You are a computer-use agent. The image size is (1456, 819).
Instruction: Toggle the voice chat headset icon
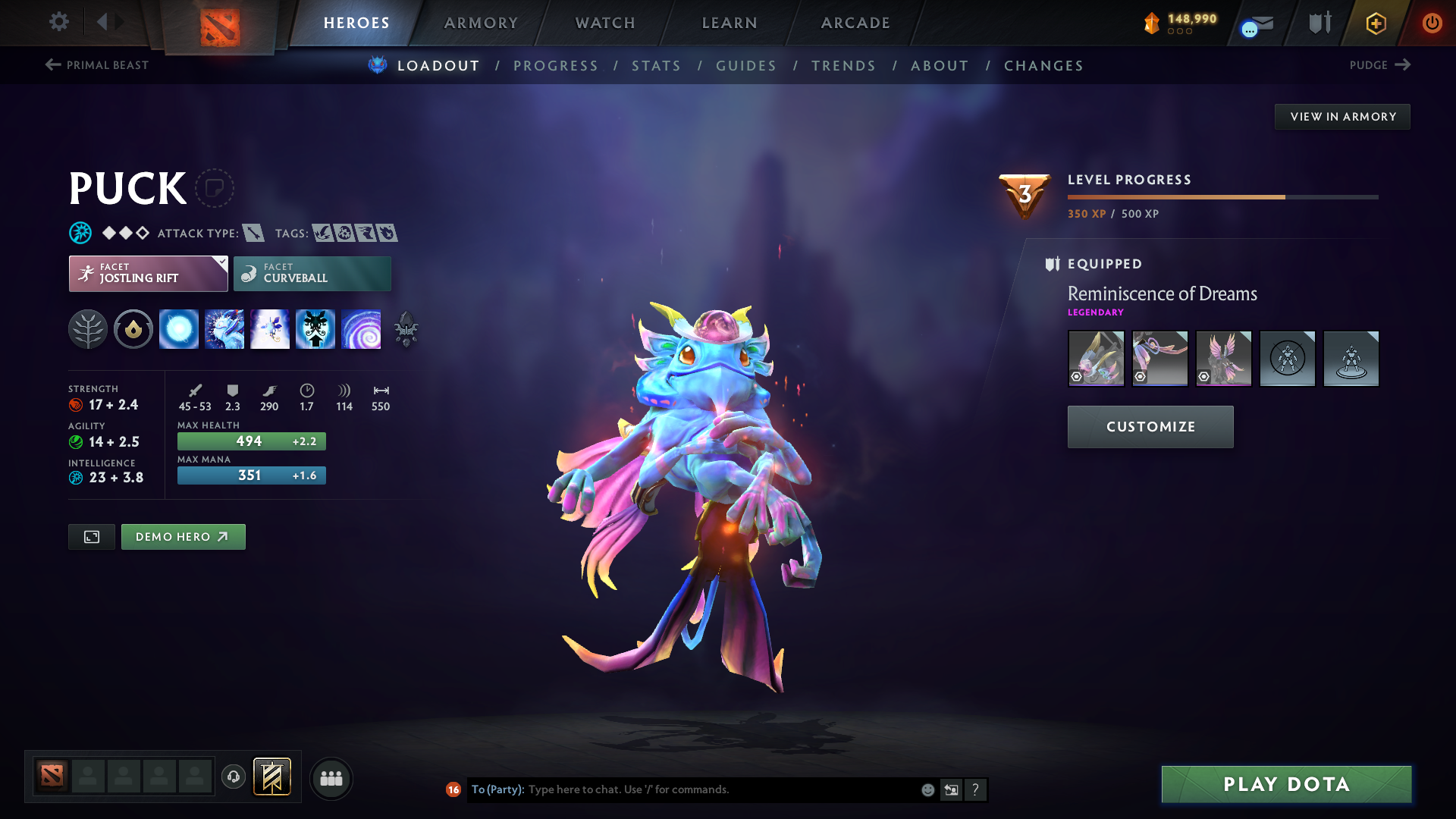point(234,778)
